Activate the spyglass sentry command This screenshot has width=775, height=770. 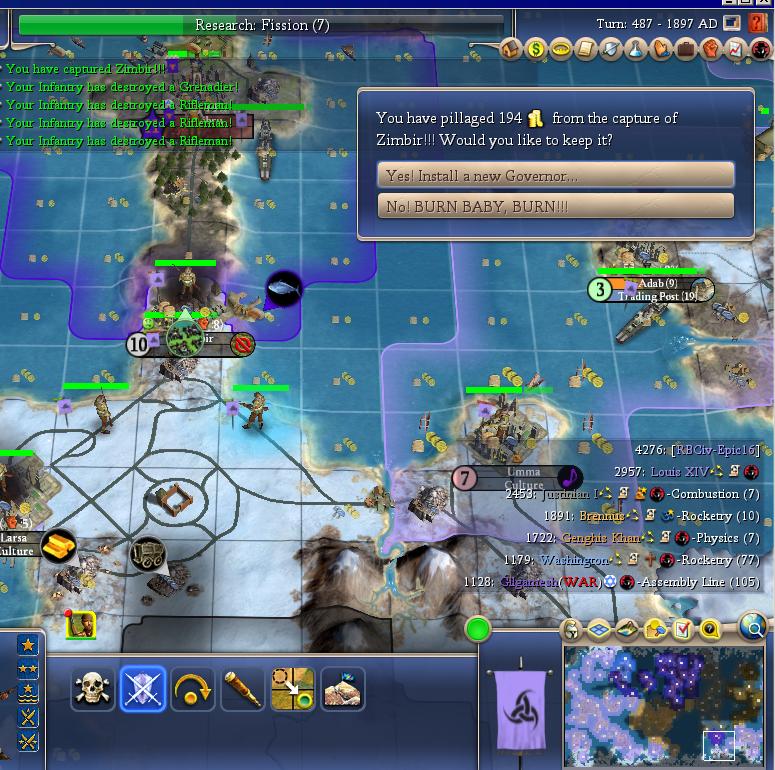point(243,689)
